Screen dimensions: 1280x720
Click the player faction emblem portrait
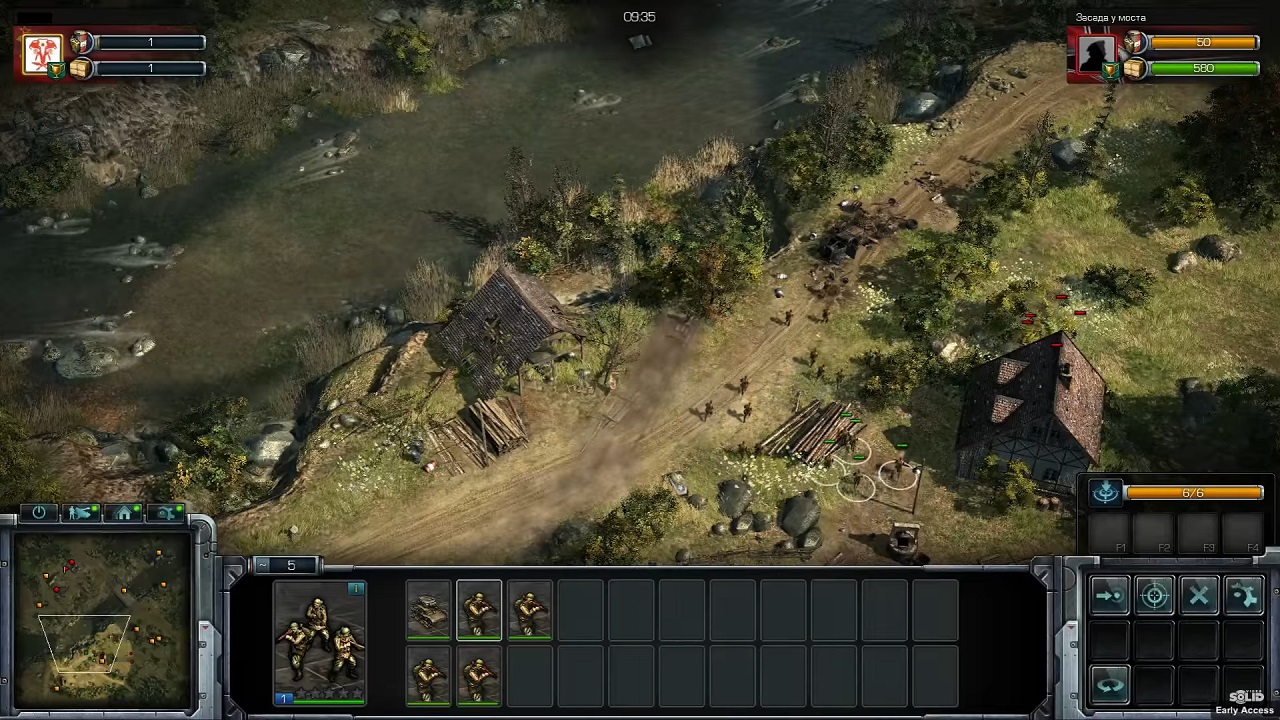pyautogui.click(x=43, y=54)
